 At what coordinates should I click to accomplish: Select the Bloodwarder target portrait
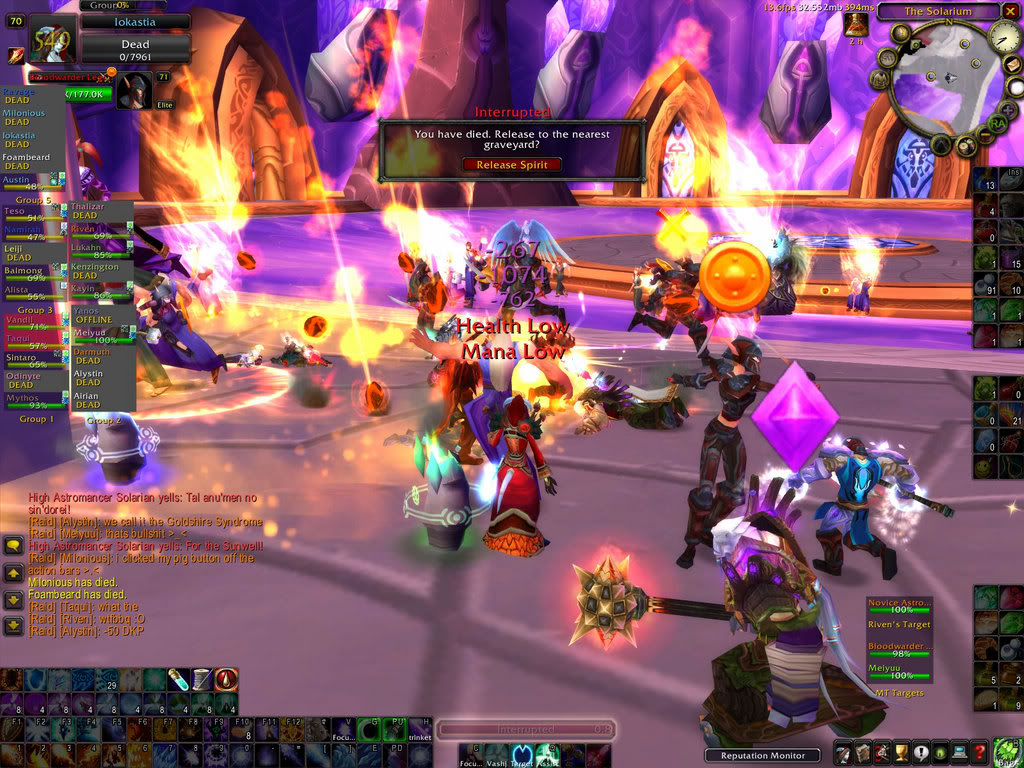coord(135,91)
